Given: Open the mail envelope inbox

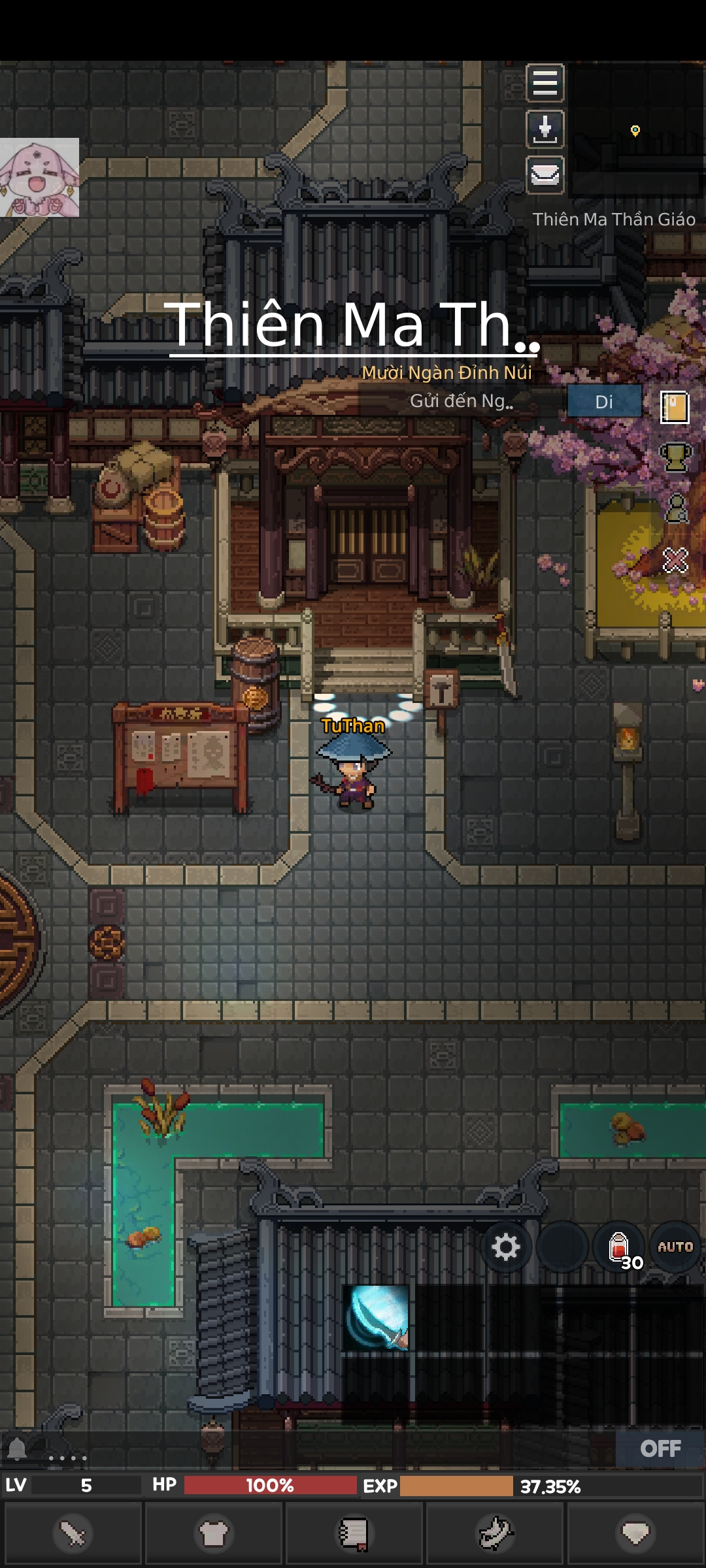Looking at the screenshot, I should [545, 174].
